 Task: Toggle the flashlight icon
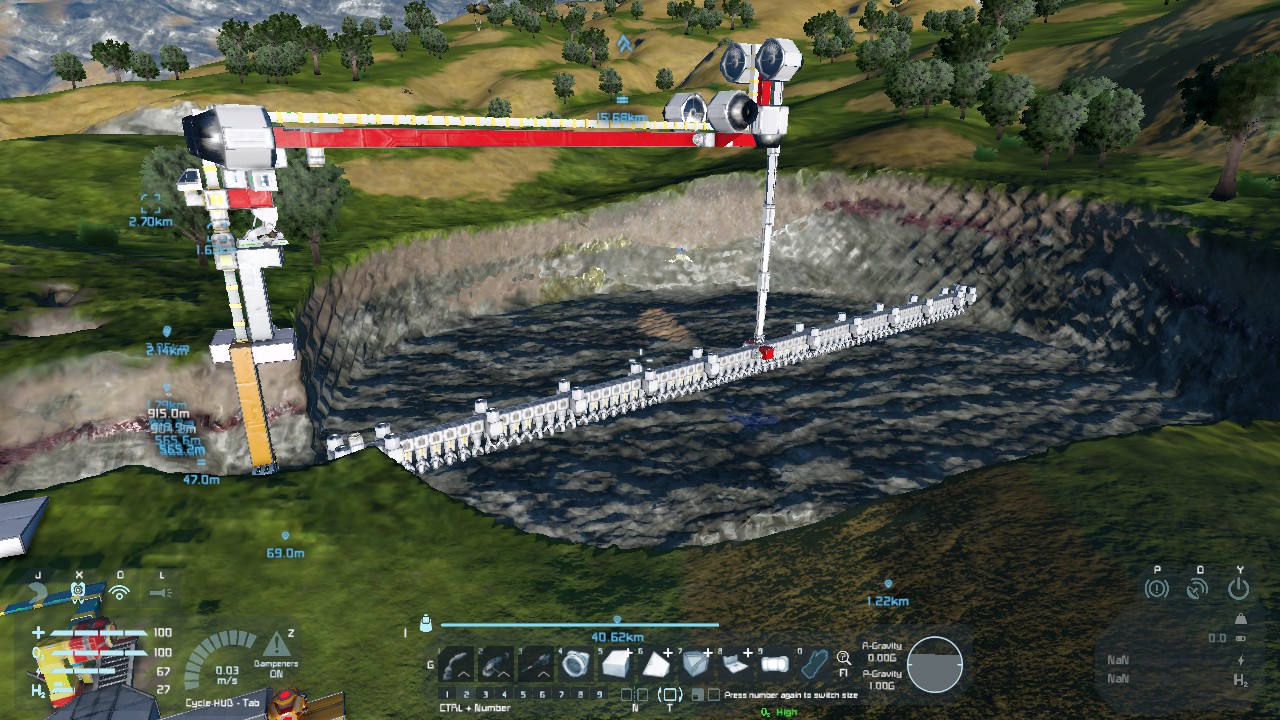coord(162,592)
